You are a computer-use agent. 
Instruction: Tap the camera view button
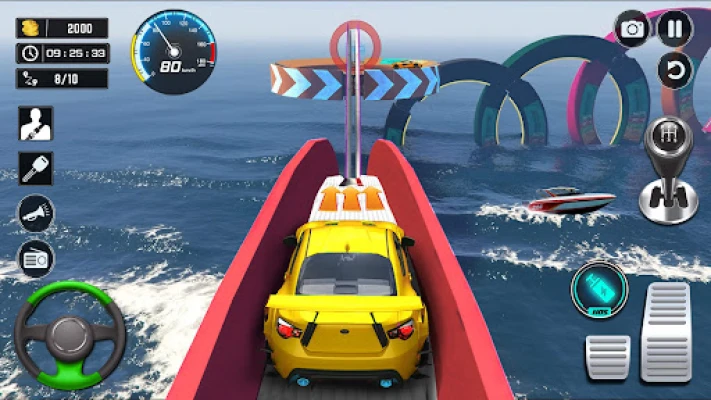click(632, 29)
